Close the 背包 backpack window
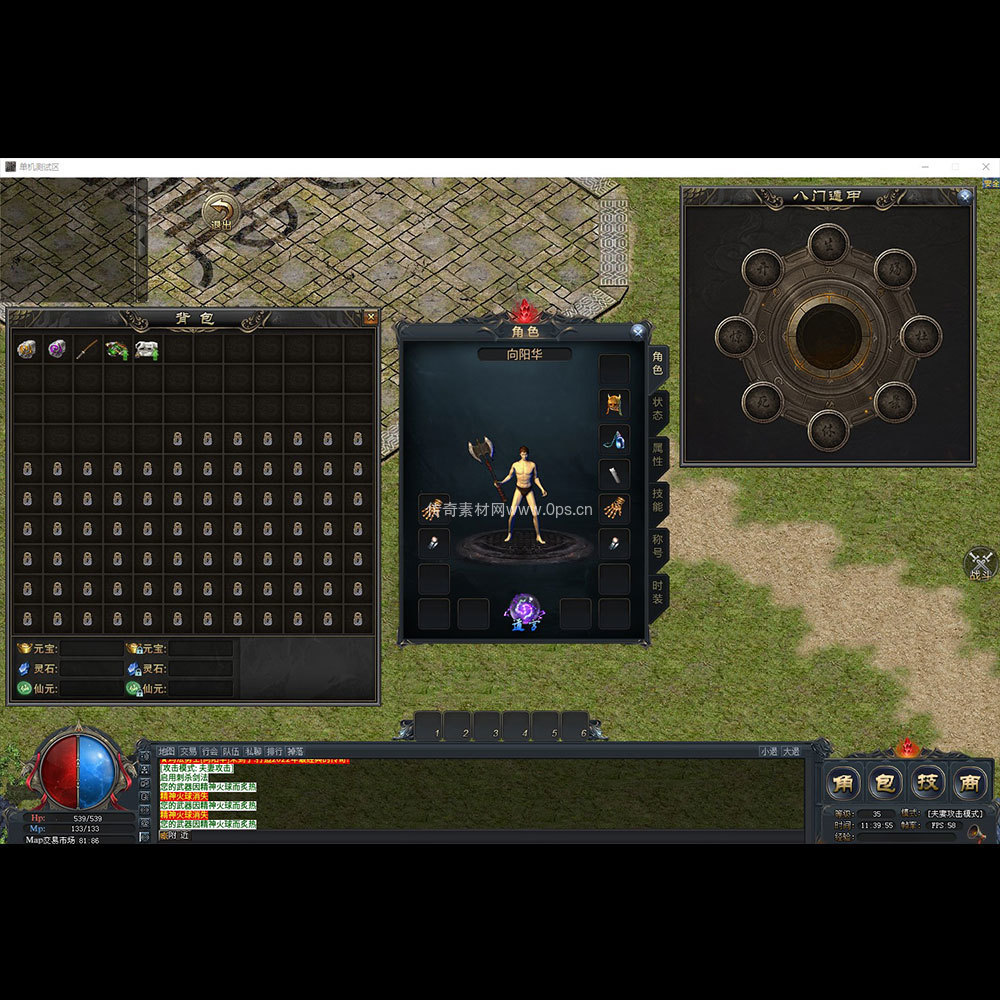 click(371, 318)
